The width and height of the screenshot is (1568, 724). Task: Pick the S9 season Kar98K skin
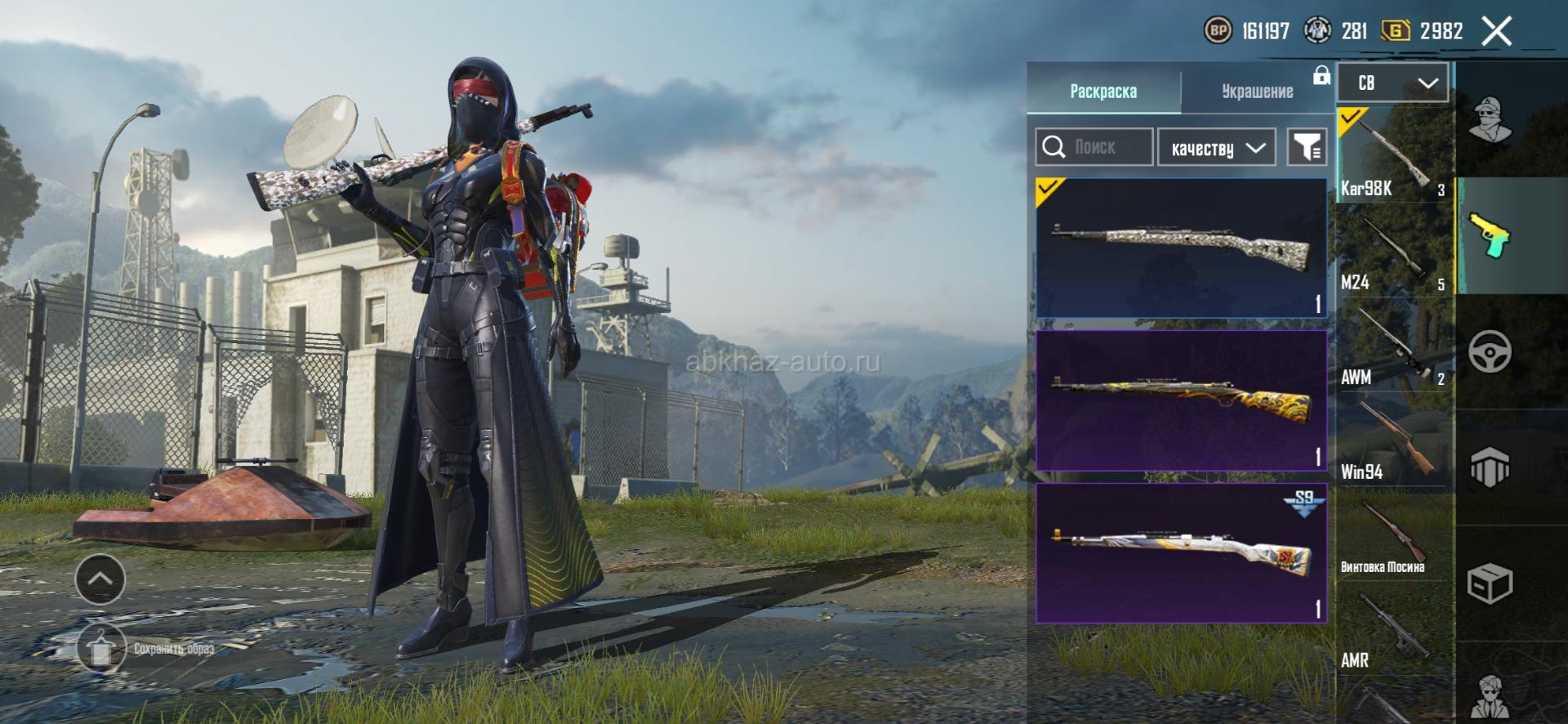pos(1181,553)
